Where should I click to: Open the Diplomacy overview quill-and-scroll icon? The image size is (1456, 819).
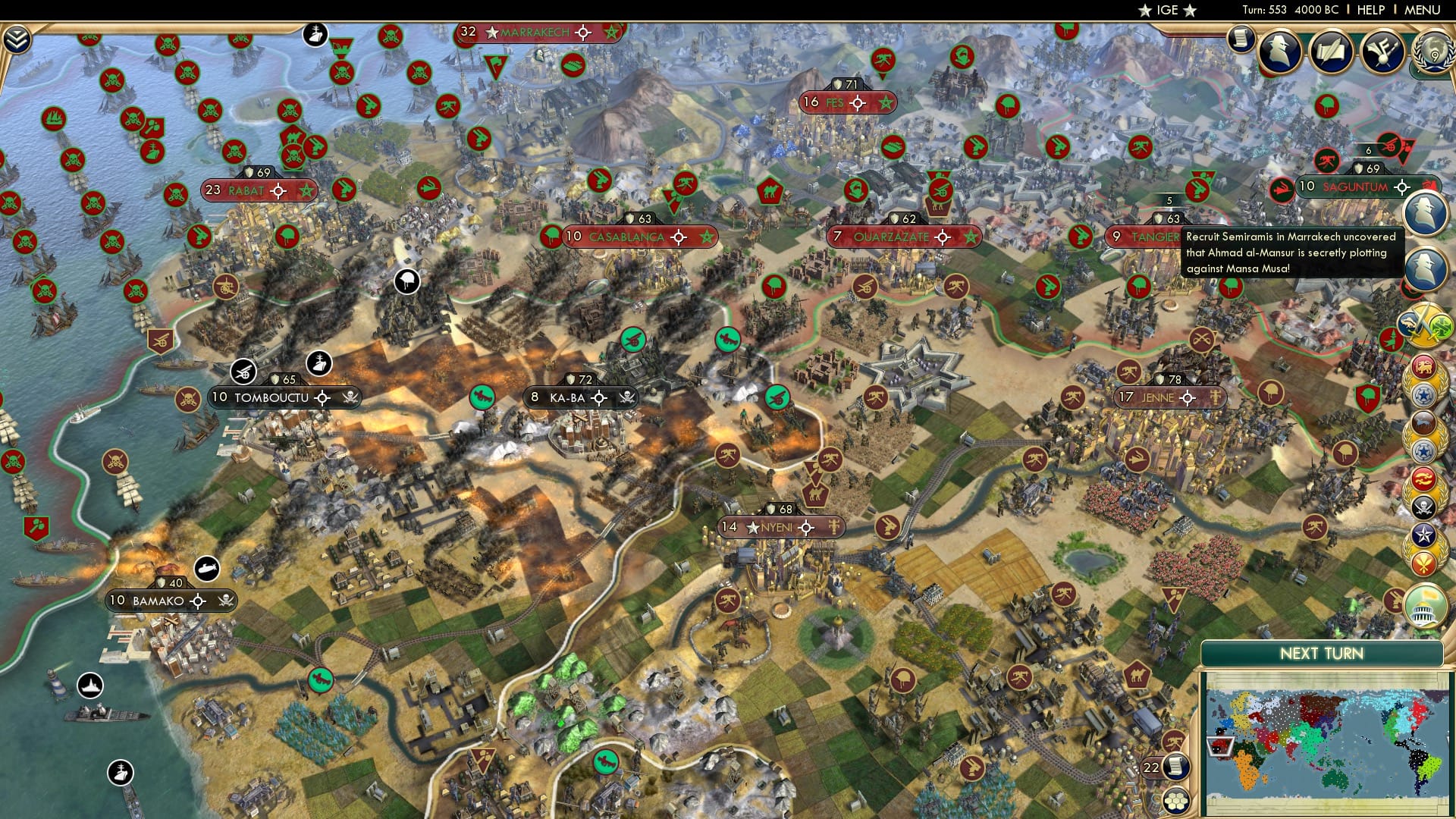pyautogui.click(x=1332, y=49)
